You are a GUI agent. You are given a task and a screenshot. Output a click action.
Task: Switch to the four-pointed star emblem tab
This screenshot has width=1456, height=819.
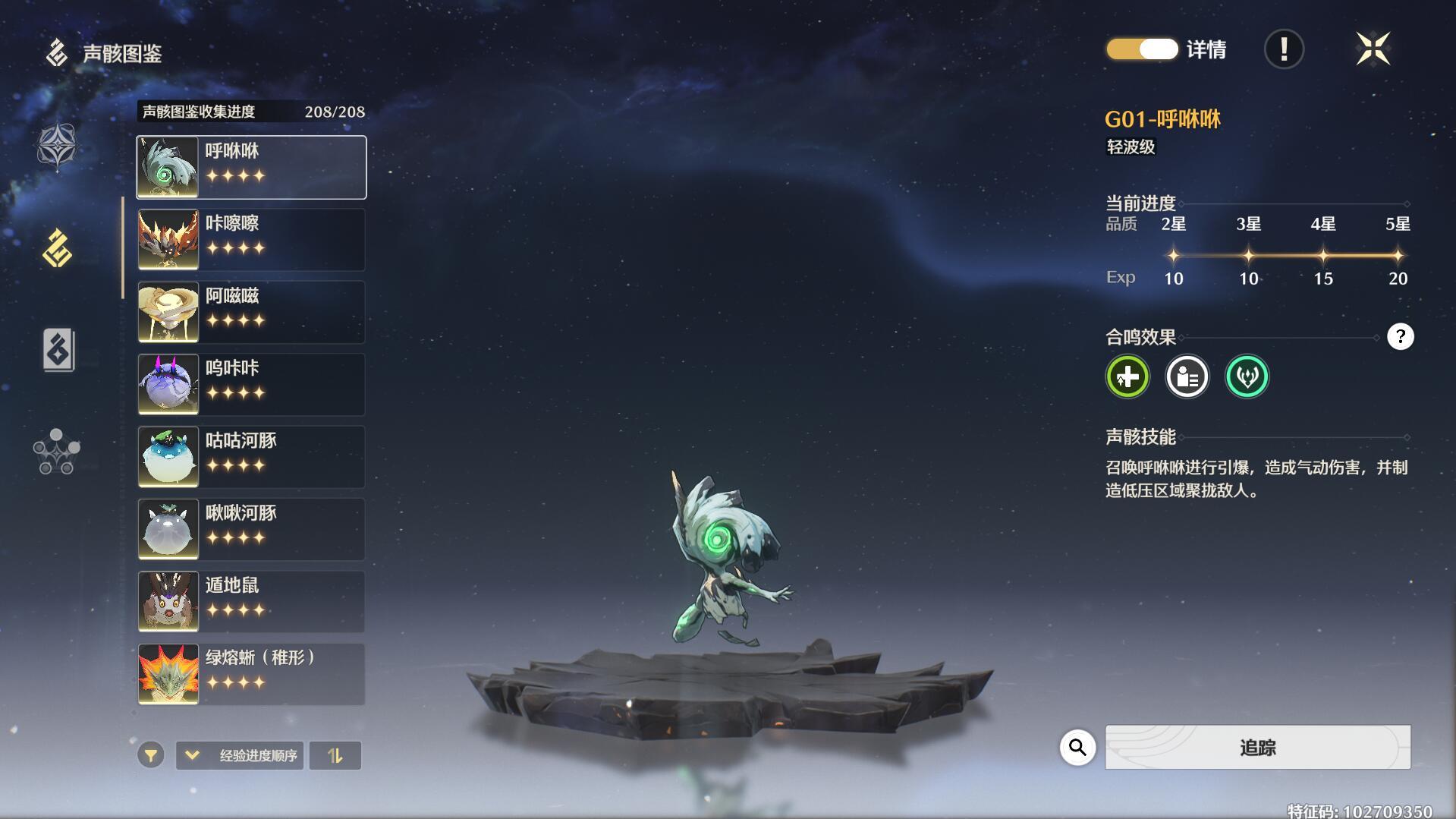coord(58,146)
